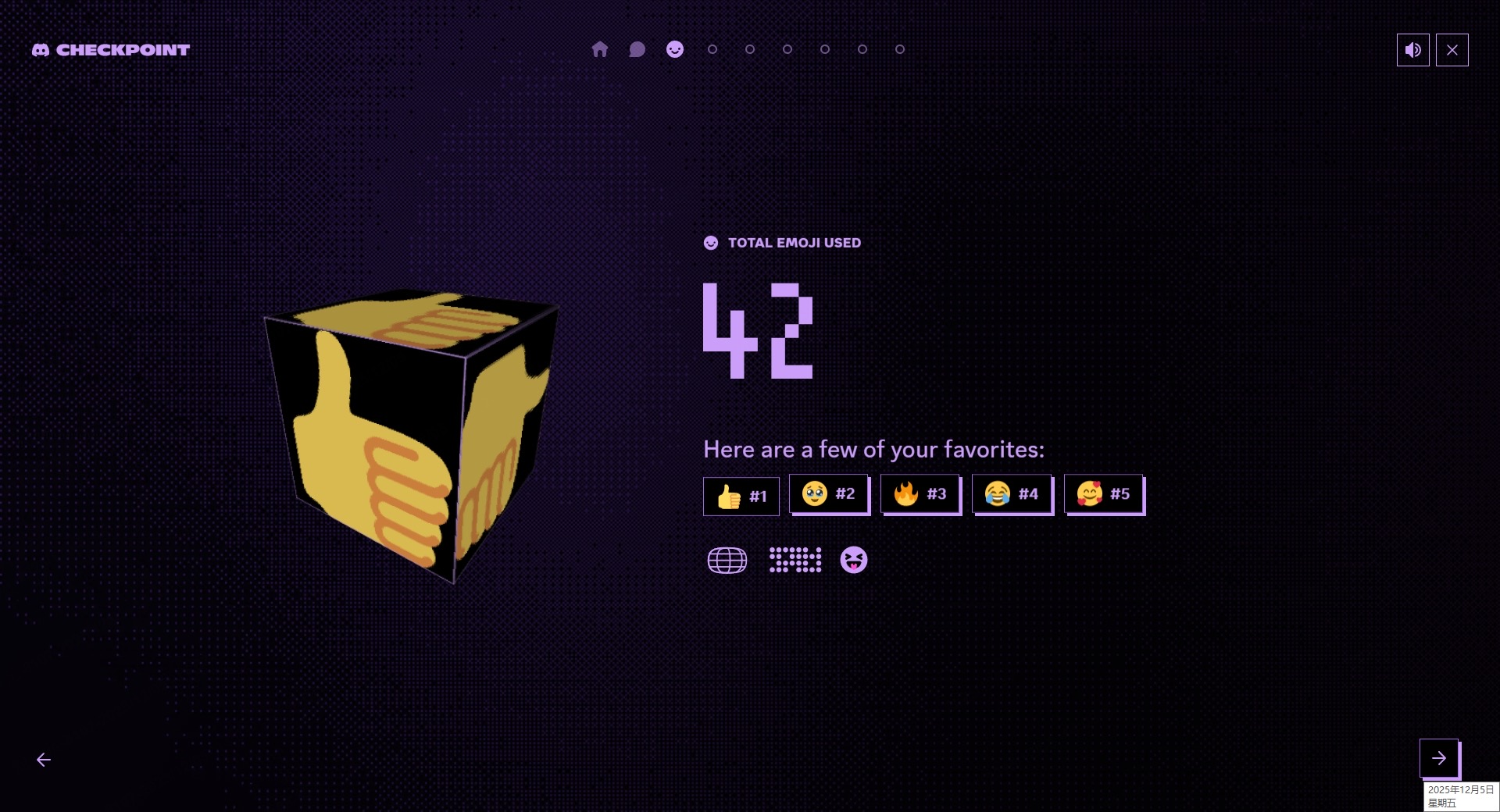Go back with the left arrow
Image resolution: width=1500 pixels, height=812 pixels.
(44, 760)
